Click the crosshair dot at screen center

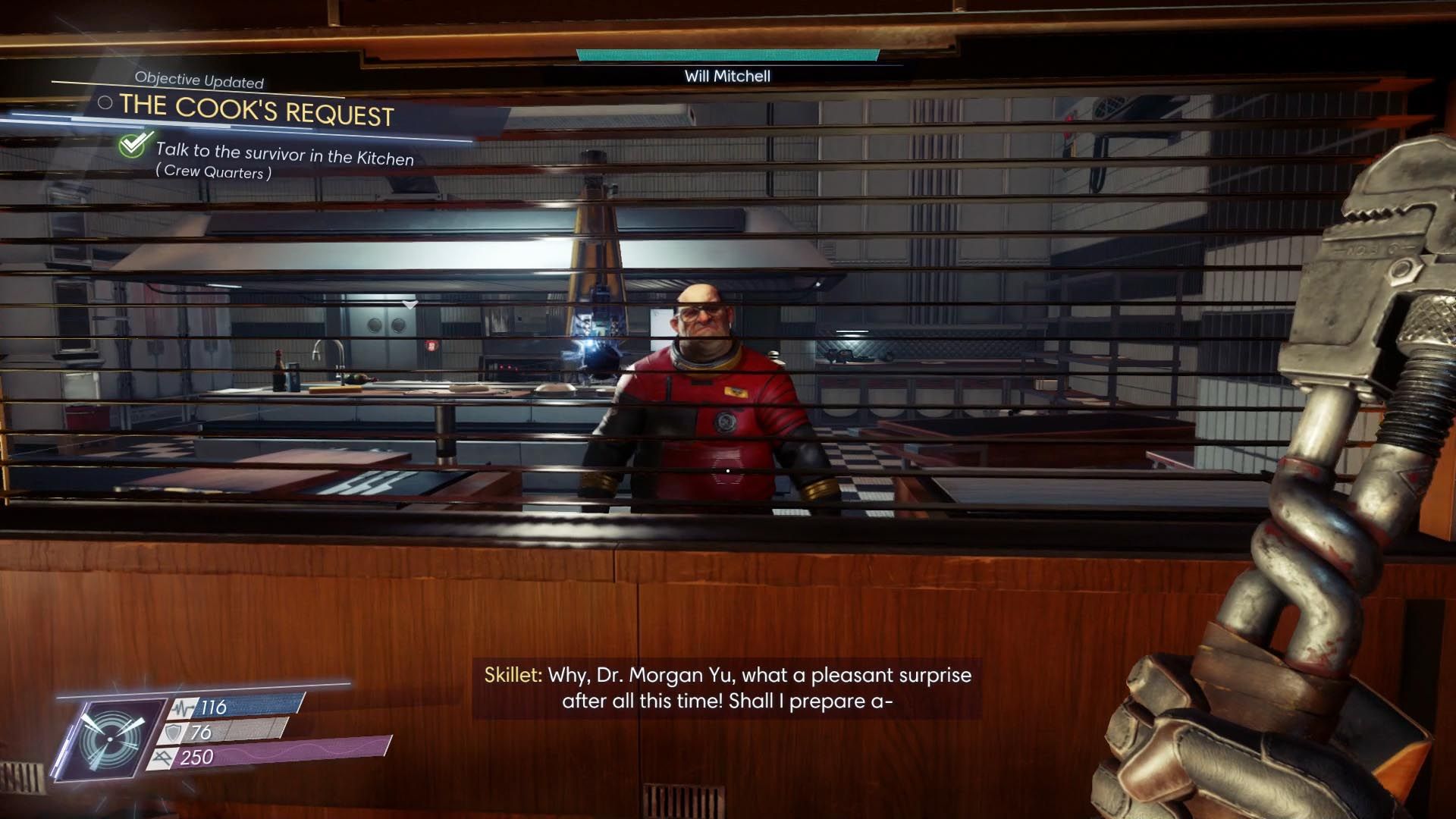pos(727,470)
